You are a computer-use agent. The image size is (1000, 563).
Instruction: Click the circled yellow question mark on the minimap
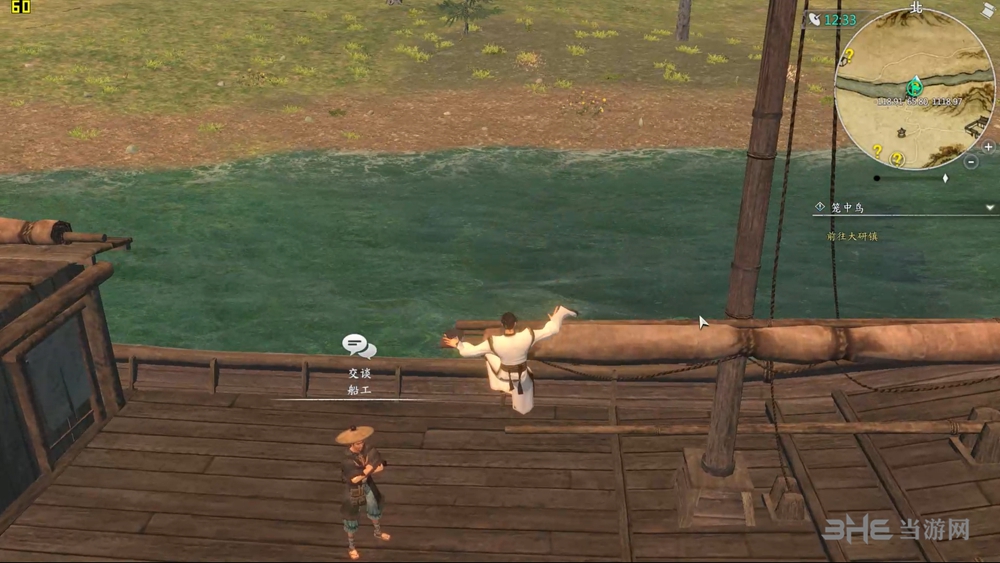point(897,158)
